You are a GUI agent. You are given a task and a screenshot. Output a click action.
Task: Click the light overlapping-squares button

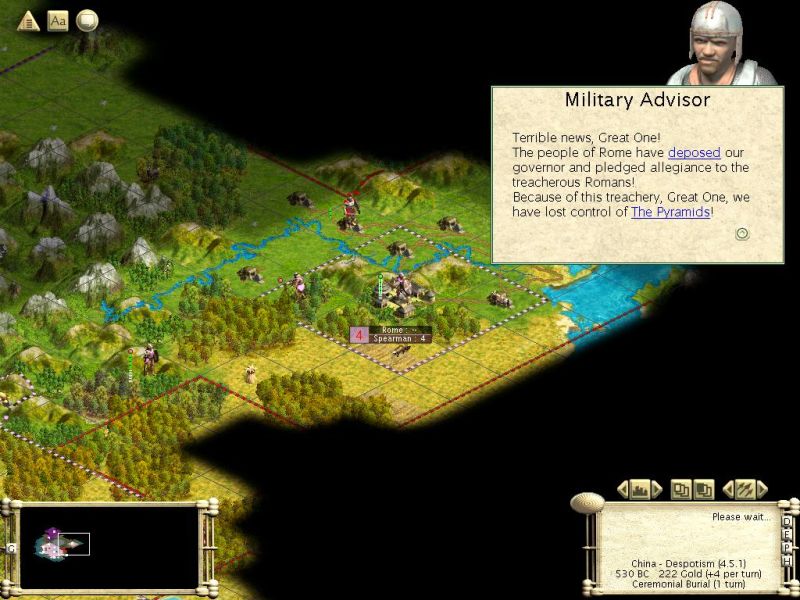681,489
